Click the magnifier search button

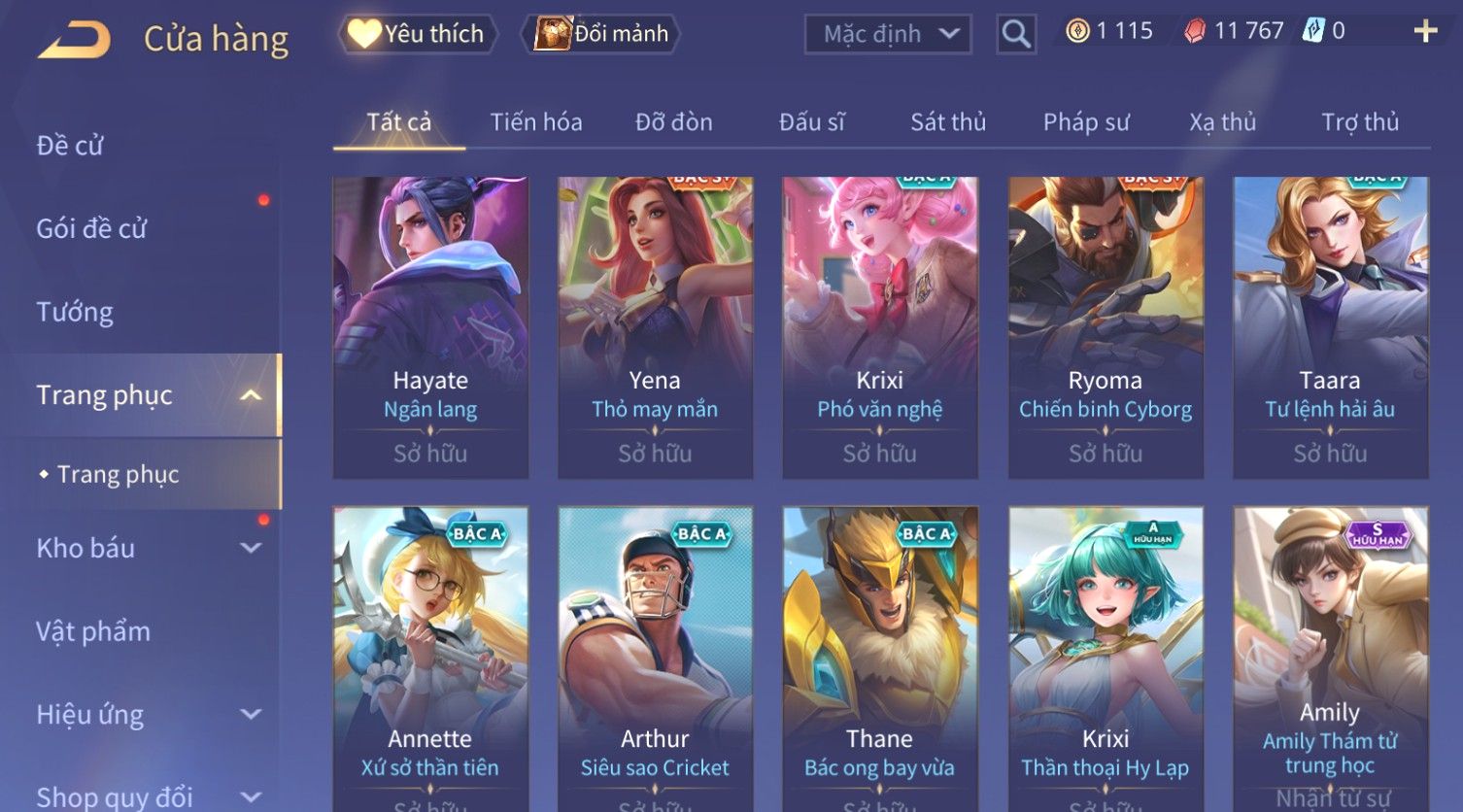click(1015, 34)
